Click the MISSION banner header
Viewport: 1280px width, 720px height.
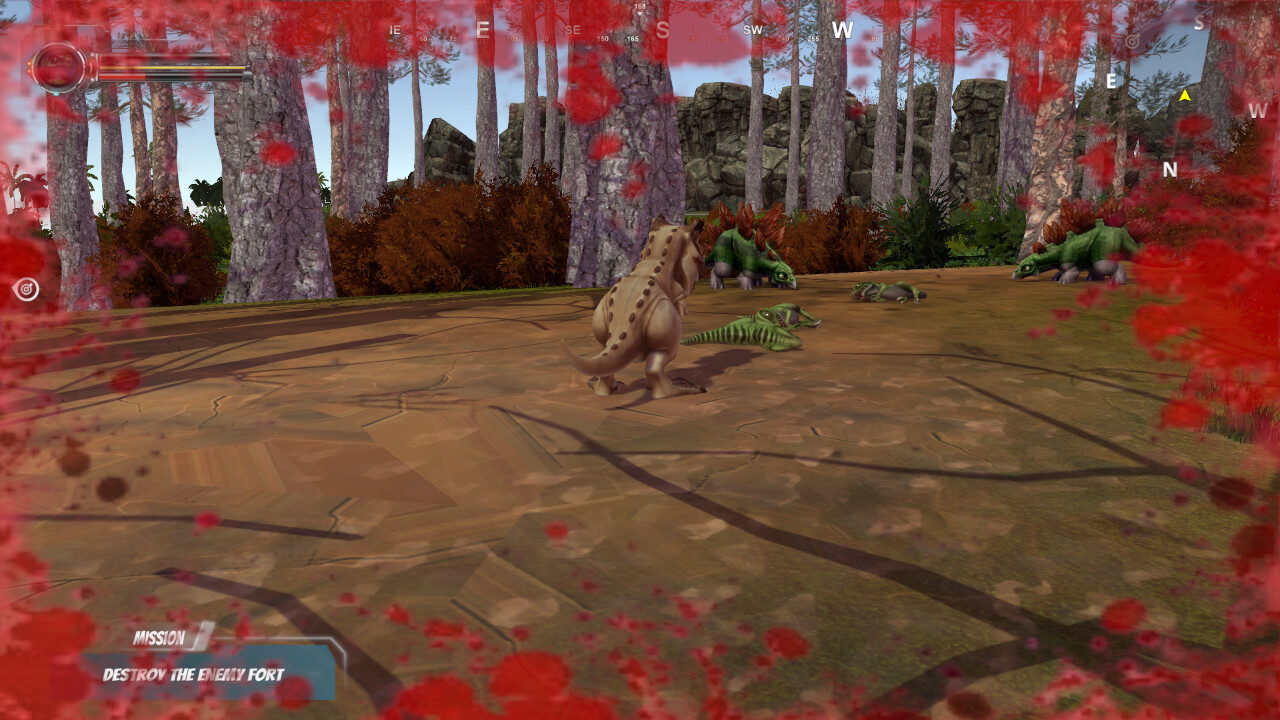click(x=160, y=637)
